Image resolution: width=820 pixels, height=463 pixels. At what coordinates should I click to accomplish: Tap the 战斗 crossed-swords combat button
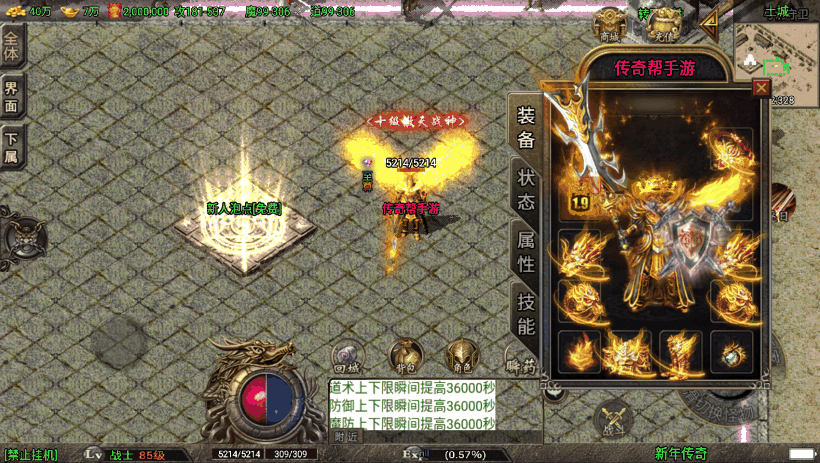pyautogui.click(x=612, y=420)
